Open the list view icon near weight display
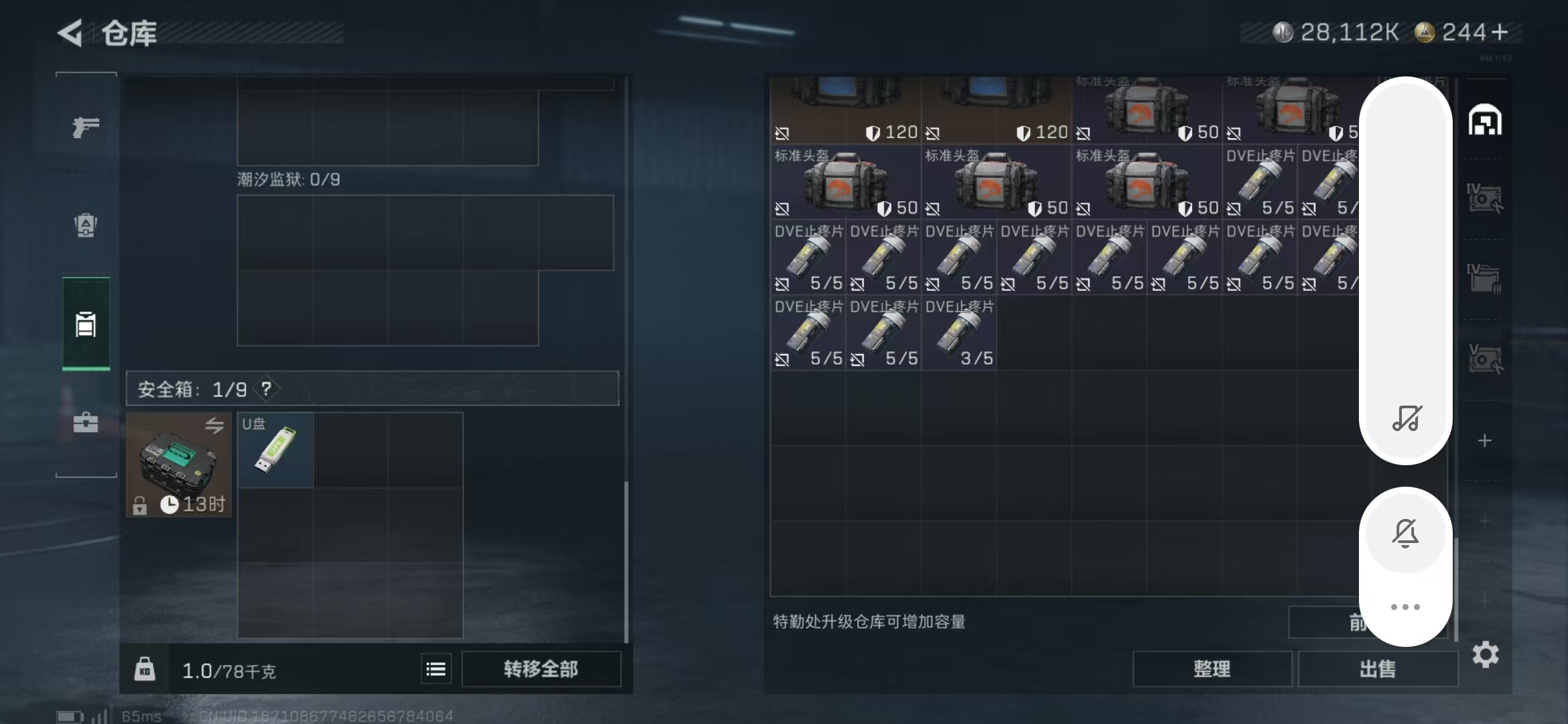This screenshot has width=1568, height=724. (436, 668)
